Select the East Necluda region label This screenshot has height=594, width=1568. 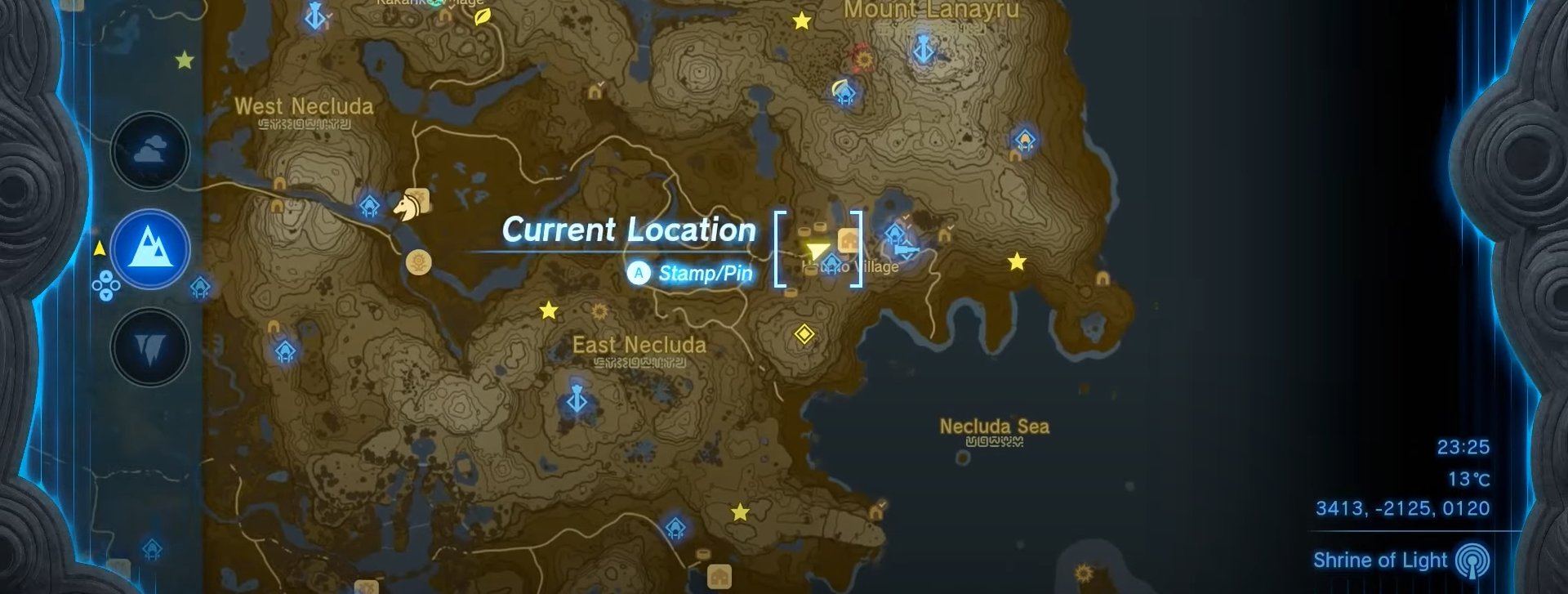[639, 345]
